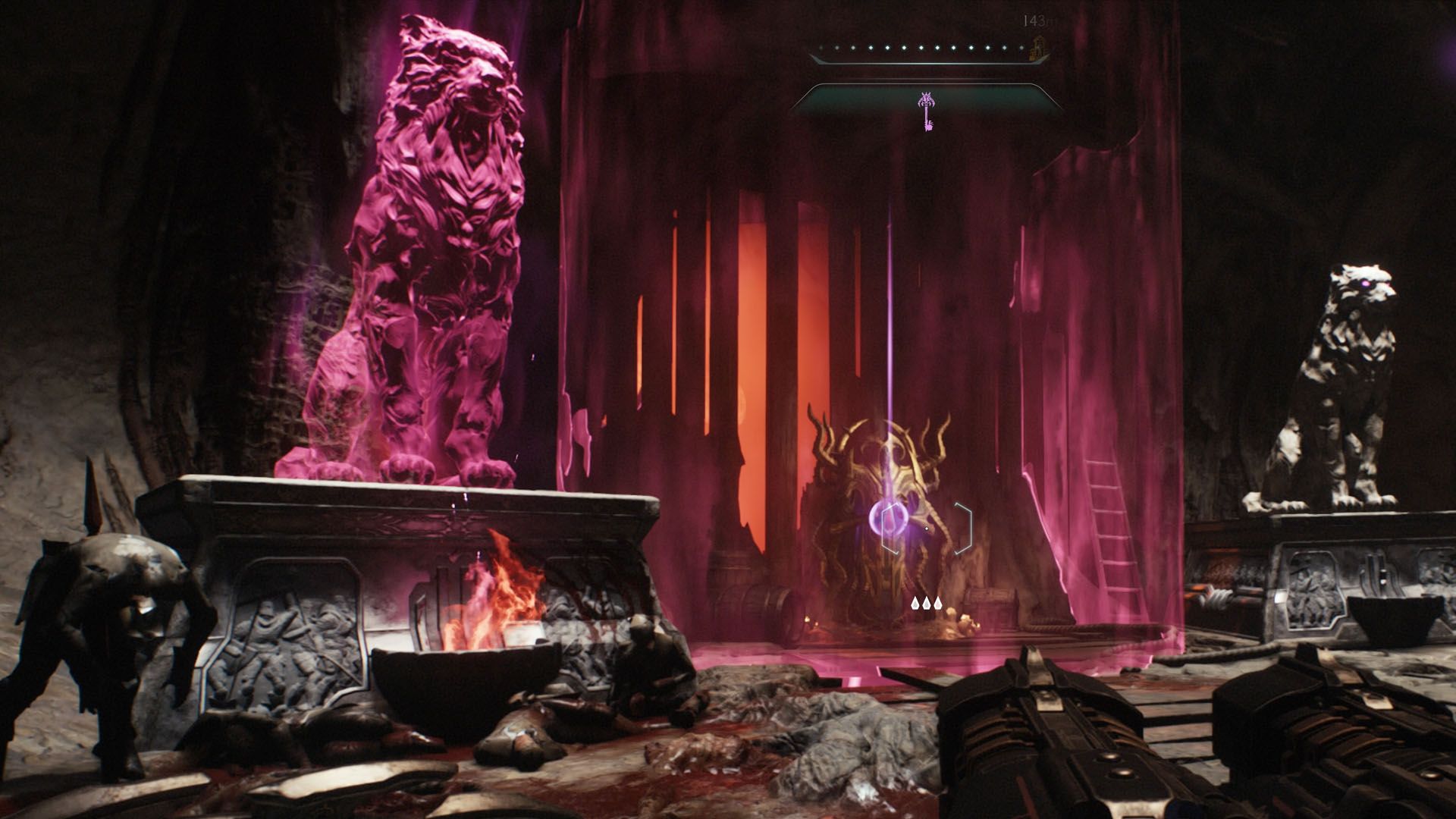Click the purple key objective icon
Screen dimensions: 1456x819
[x=927, y=111]
